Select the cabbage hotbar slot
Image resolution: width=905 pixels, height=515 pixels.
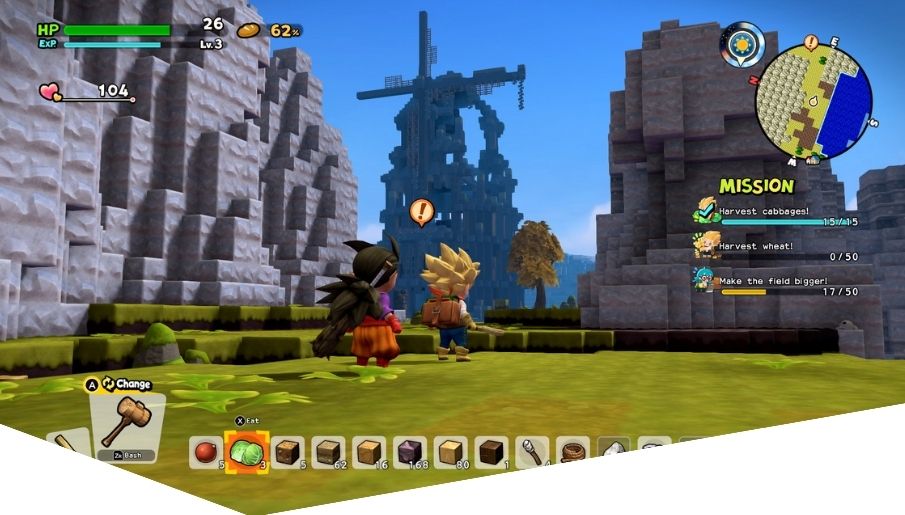(246, 452)
